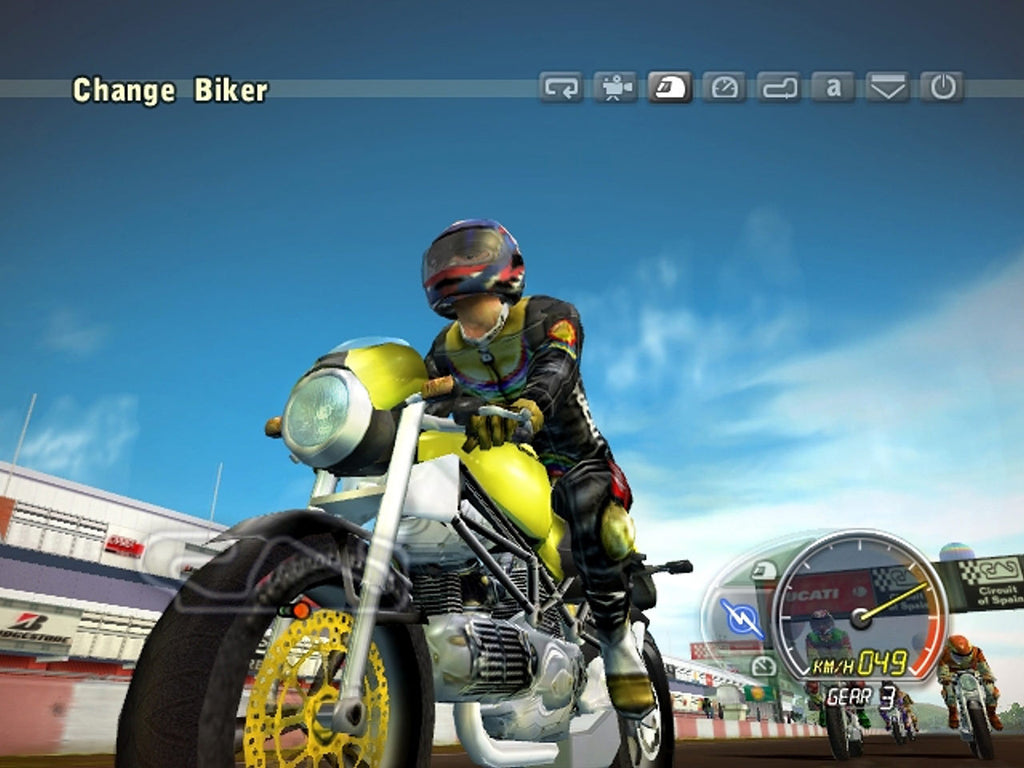Exit using the power button icon
Image resolution: width=1024 pixels, height=768 pixels.
point(942,88)
